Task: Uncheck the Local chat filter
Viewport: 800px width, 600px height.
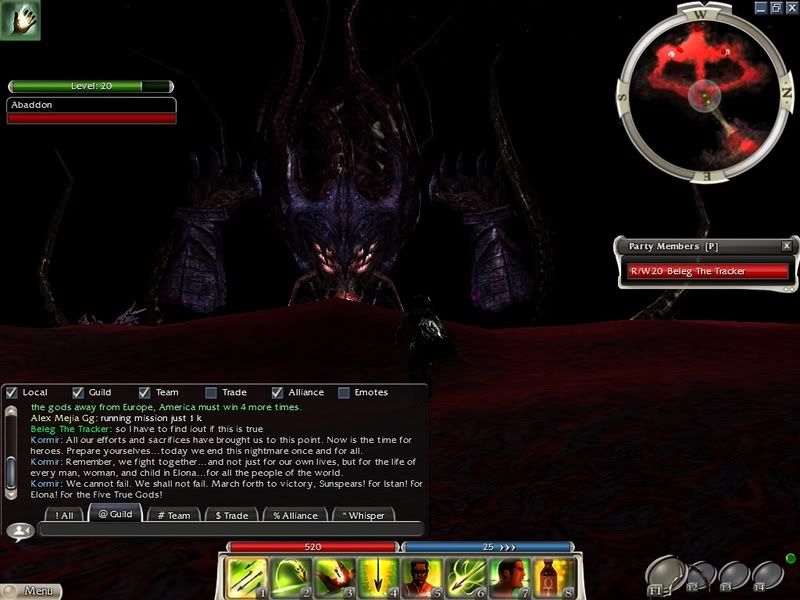Action: coord(12,393)
